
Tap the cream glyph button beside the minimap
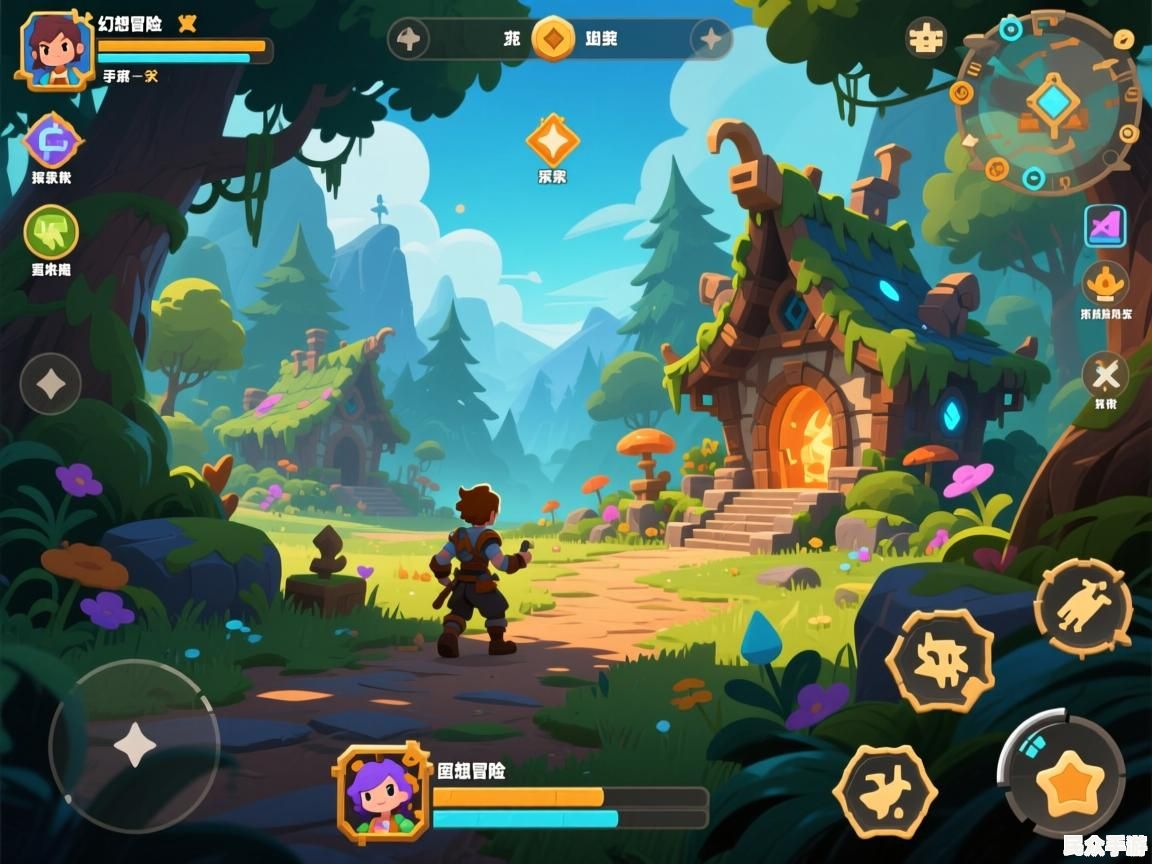[x=926, y=38]
